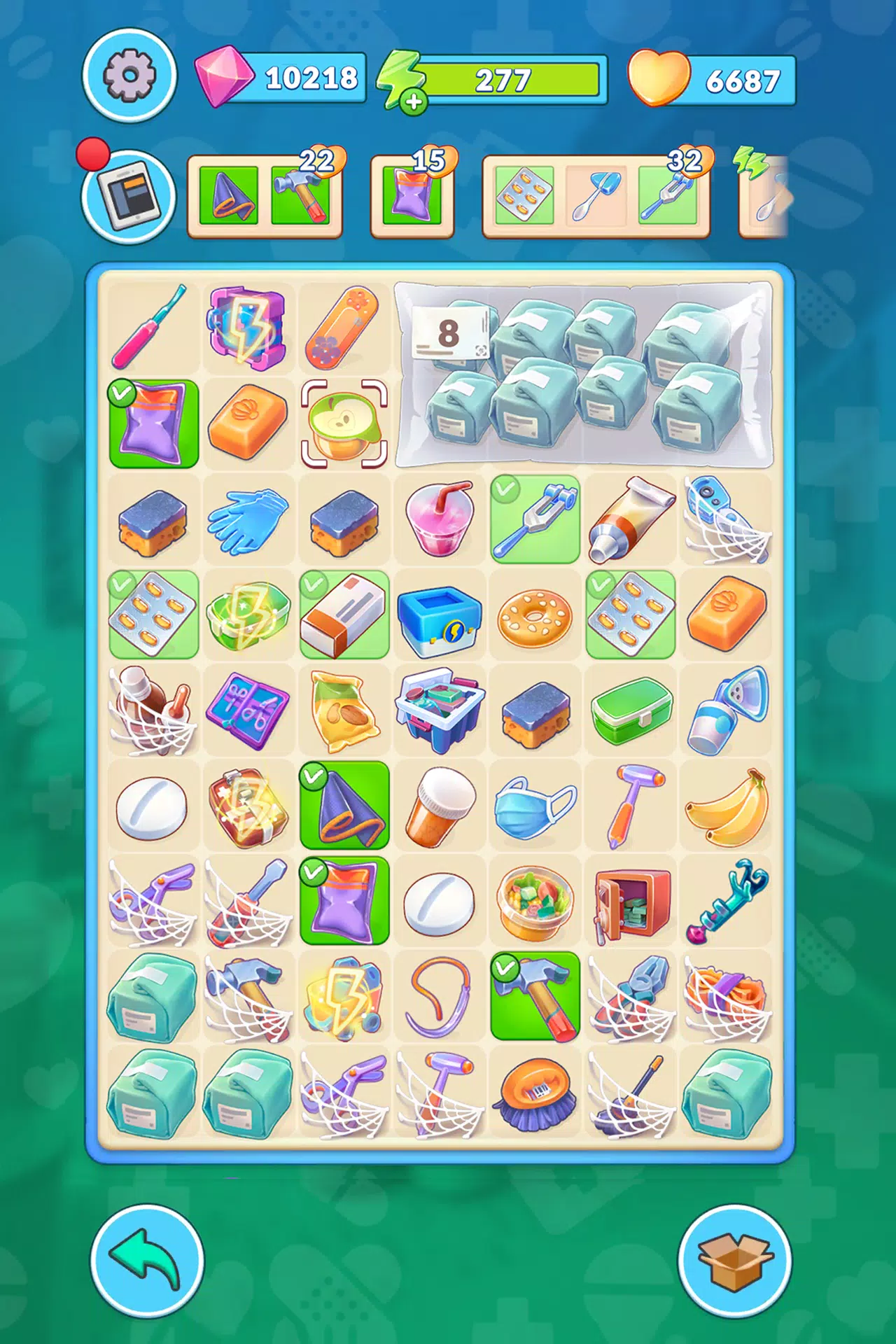Select the order rewarding 15 hearts
The width and height of the screenshot is (896, 1344).
pyautogui.click(x=412, y=196)
